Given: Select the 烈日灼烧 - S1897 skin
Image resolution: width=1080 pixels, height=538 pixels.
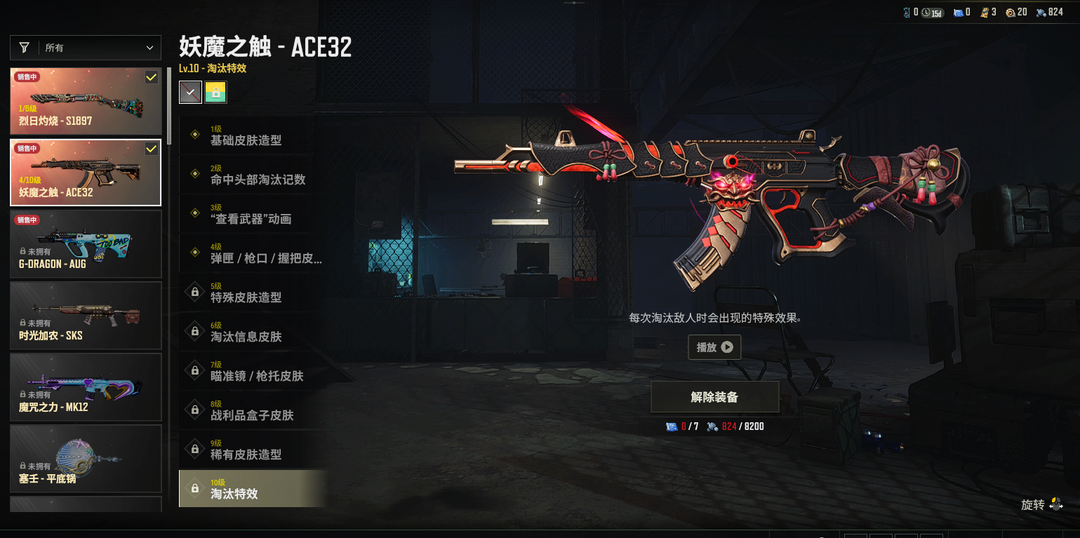Looking at the screenshot, I should (86, 102).
